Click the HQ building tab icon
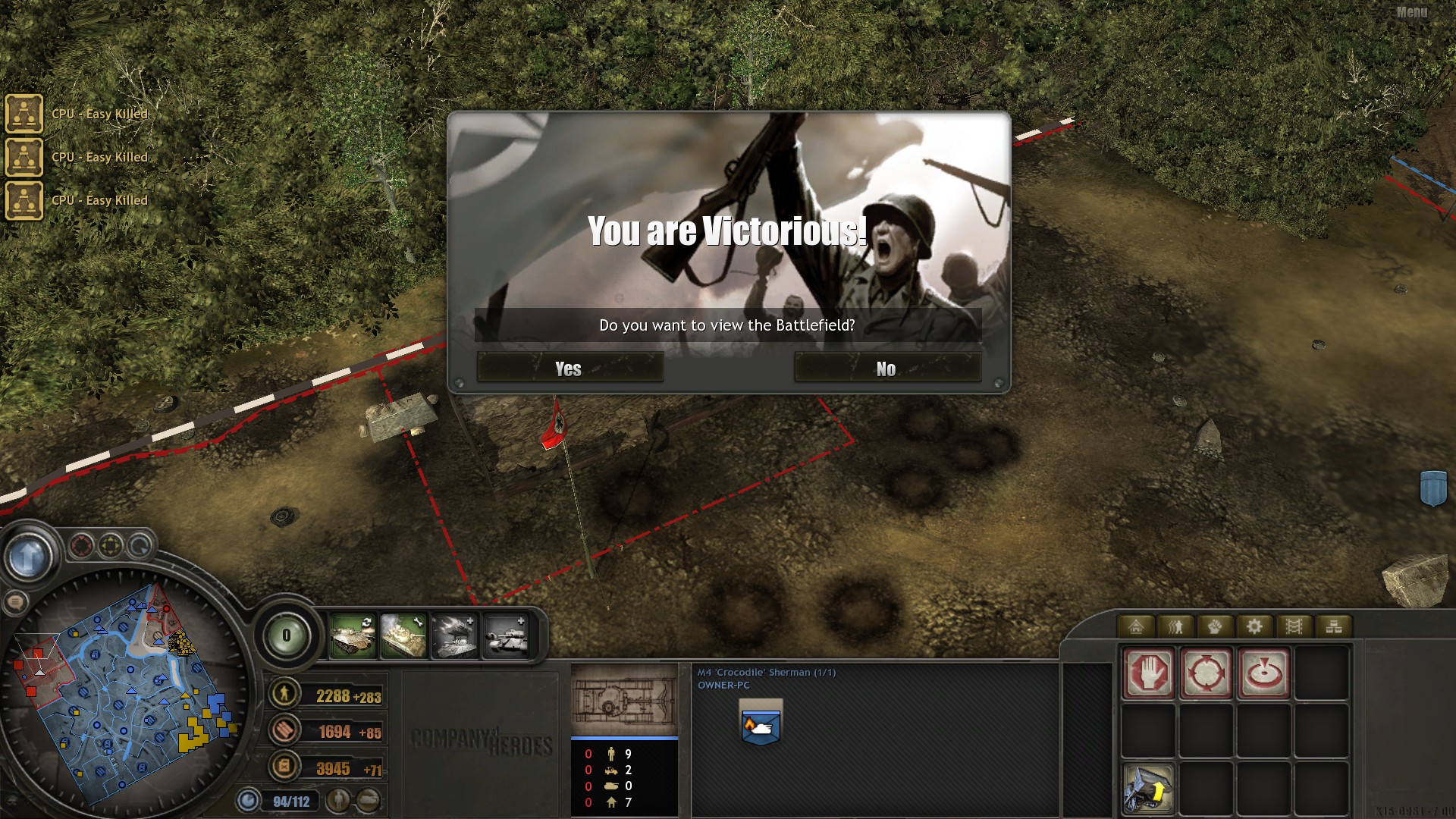 pos(1136,626)
